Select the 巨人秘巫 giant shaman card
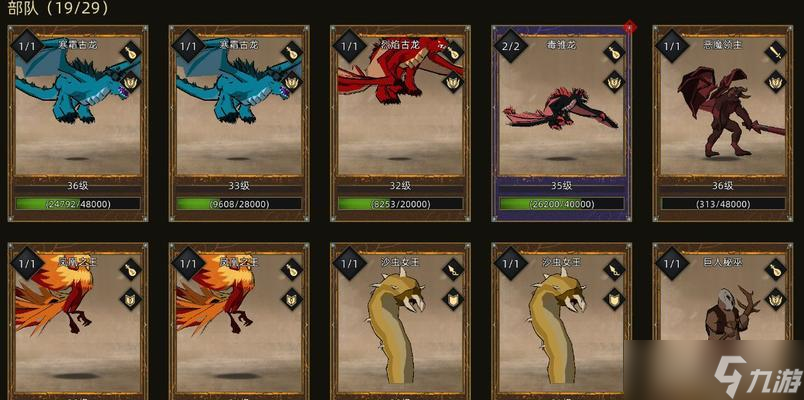This screenshot has height=400, width=804. (723, 320)
